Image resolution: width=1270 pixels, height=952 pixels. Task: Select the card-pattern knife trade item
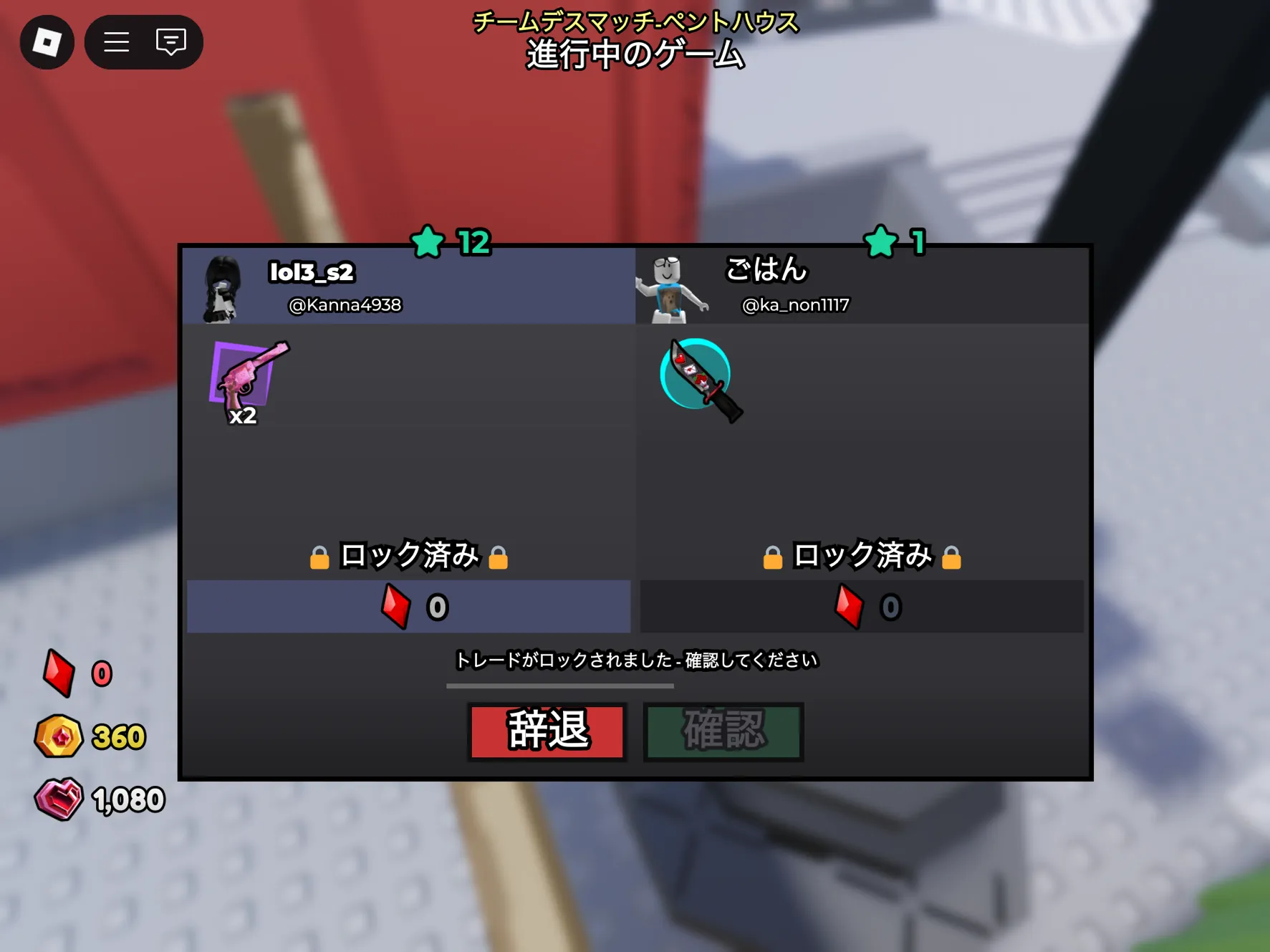click(x=700, y=380)
